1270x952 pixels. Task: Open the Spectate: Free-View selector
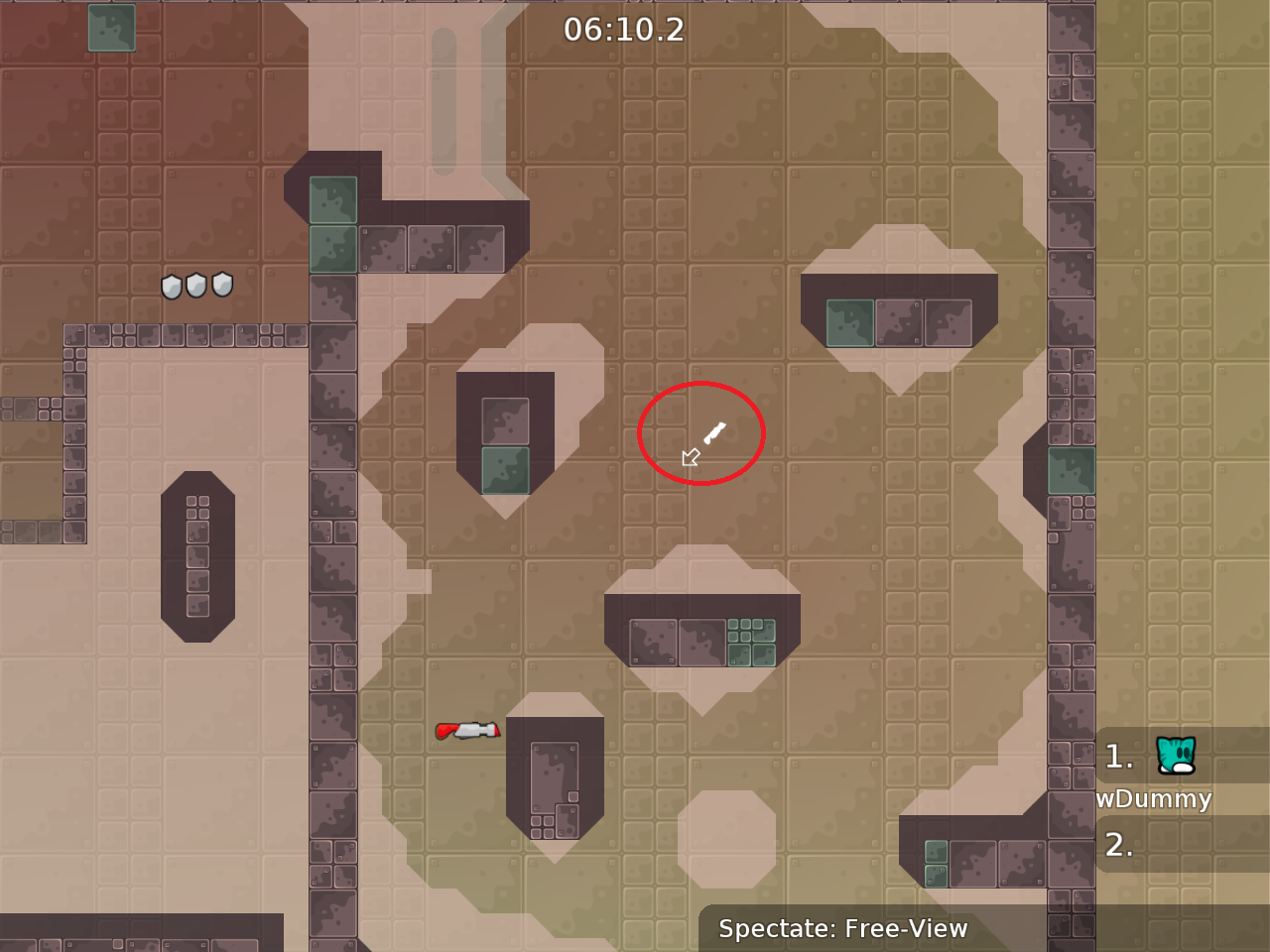(843, 929)
